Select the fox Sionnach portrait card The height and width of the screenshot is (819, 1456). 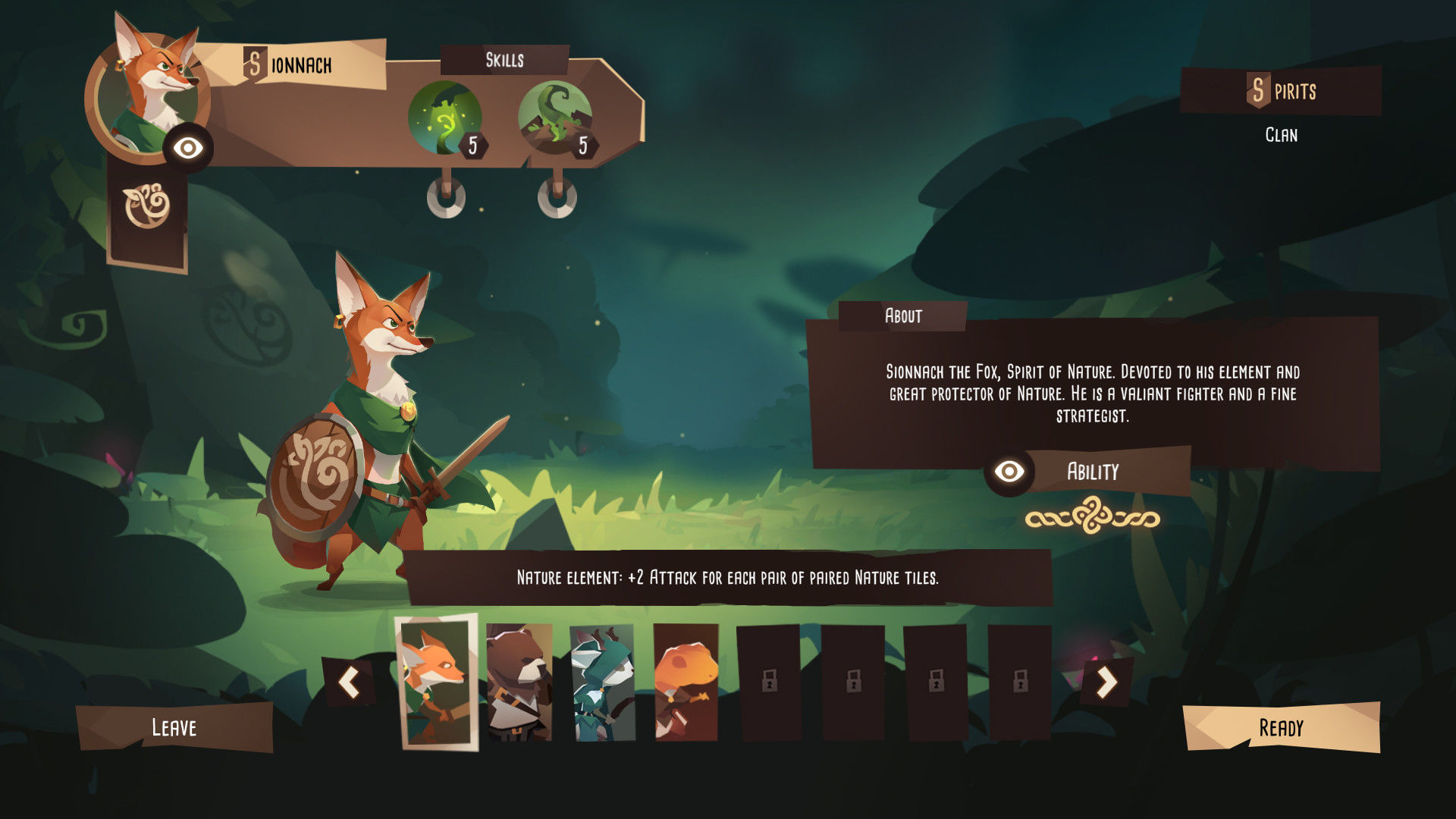(x=436, y=682)
